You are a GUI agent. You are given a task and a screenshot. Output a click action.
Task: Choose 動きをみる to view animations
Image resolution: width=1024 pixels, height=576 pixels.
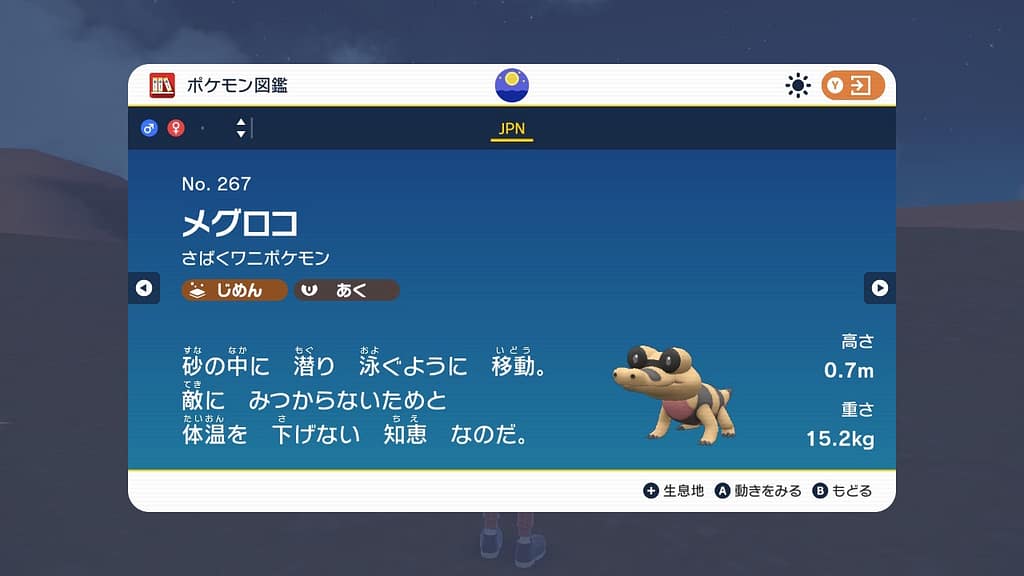point(758,491)
